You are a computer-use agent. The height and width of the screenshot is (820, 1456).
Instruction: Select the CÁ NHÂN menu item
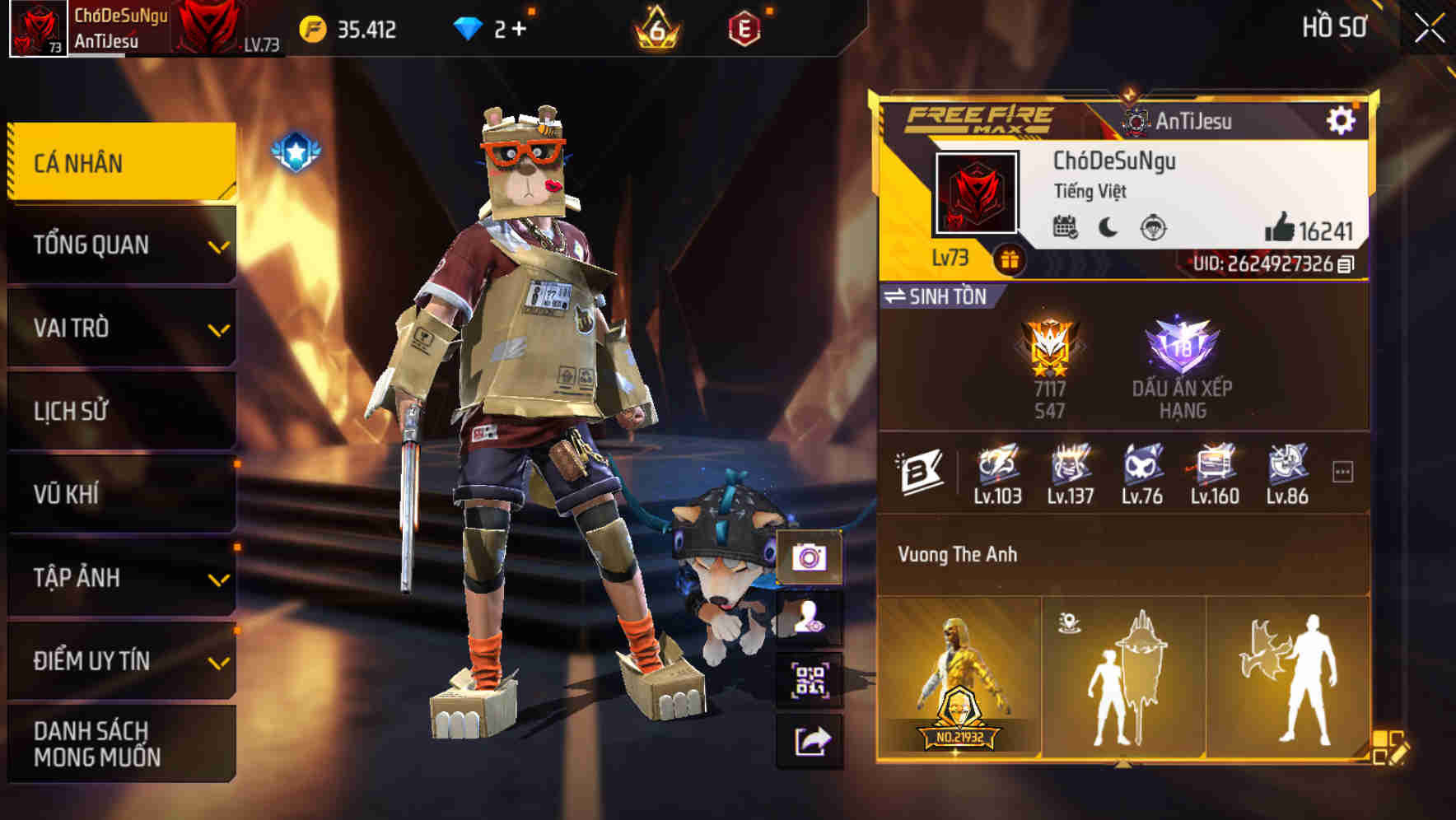120,163
